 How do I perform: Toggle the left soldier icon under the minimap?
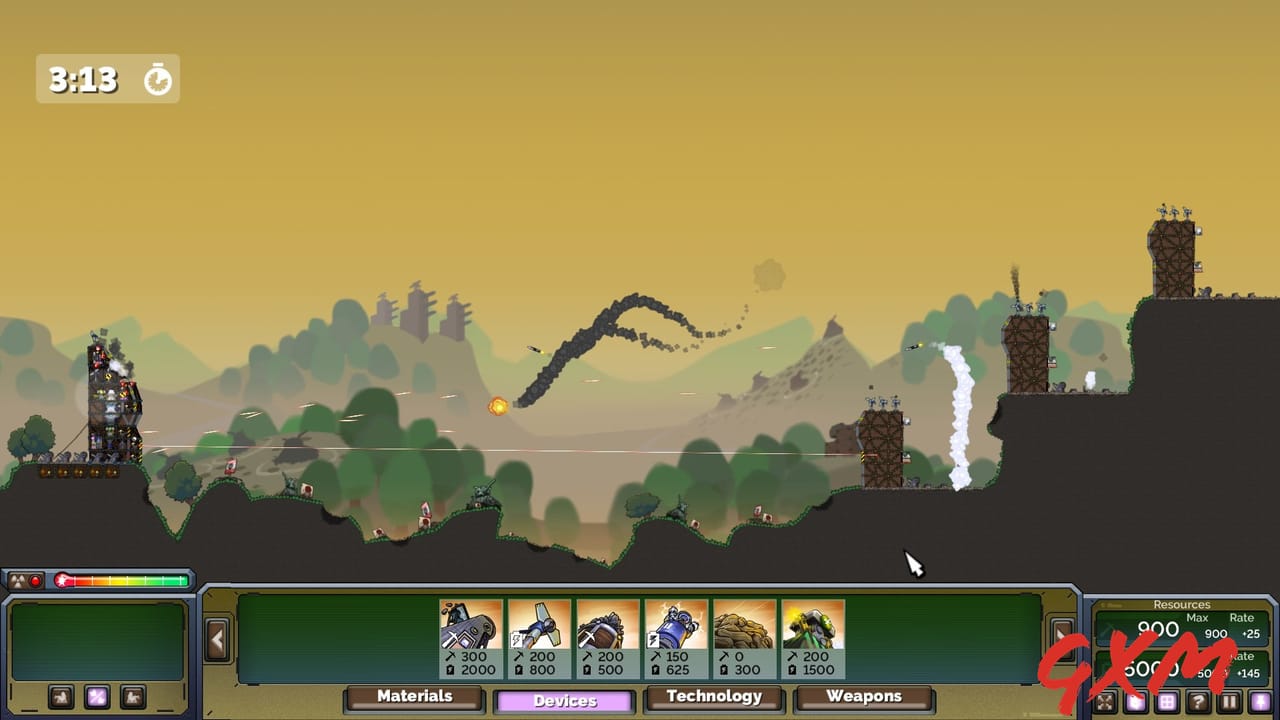pos(61,695)
